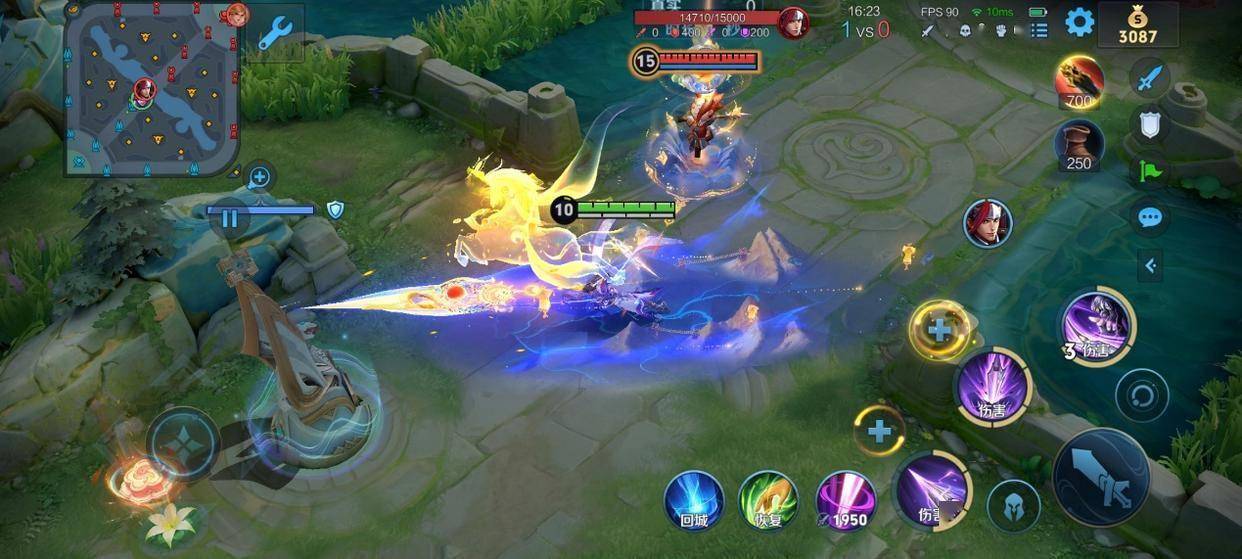Send the blue sword attack signal
Viewport: 1242px width, 559px height.
click(x=1150, y=76)
